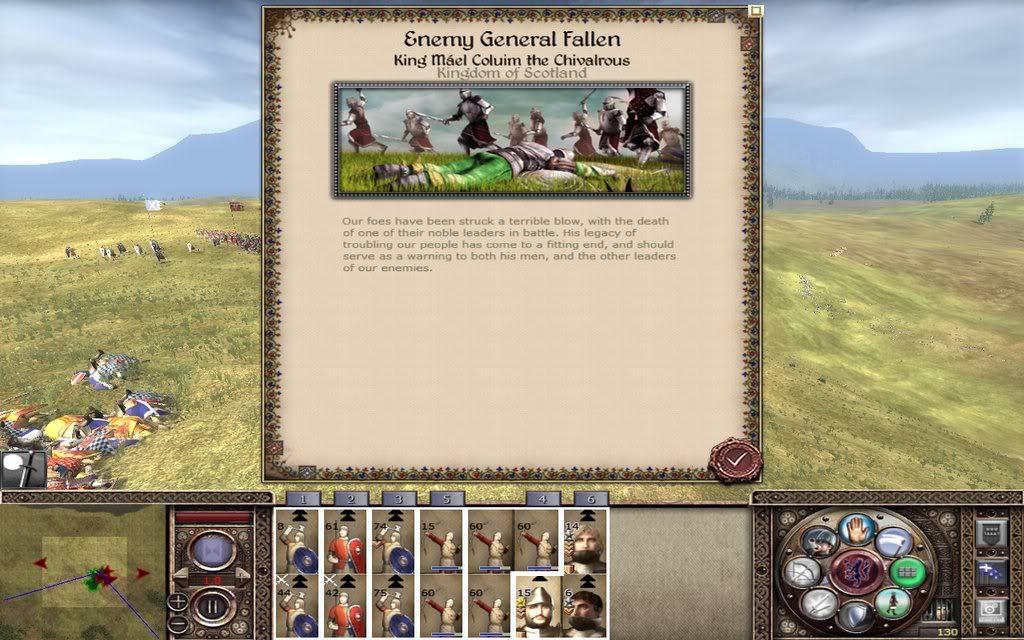The width and height of the screenshot is (1024, 640).
Task: Select group 4 tab
Action: tap(543, 498)
